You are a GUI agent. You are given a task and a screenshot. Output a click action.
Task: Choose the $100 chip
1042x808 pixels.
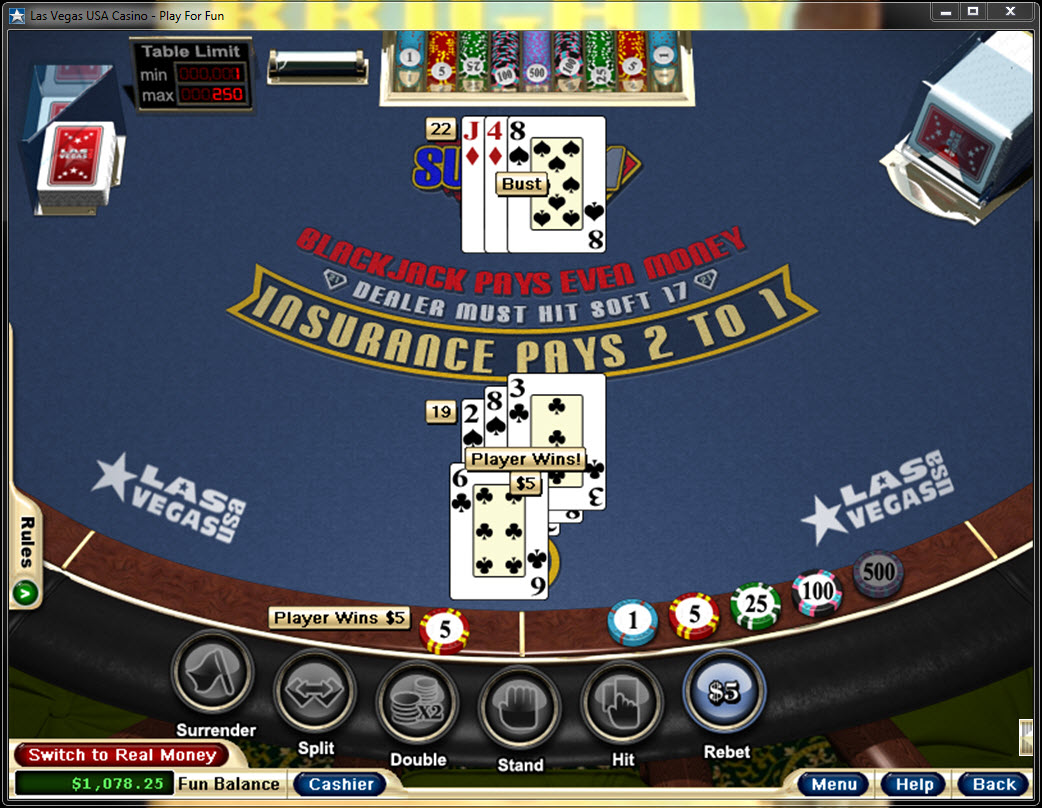tap(817, 592)
